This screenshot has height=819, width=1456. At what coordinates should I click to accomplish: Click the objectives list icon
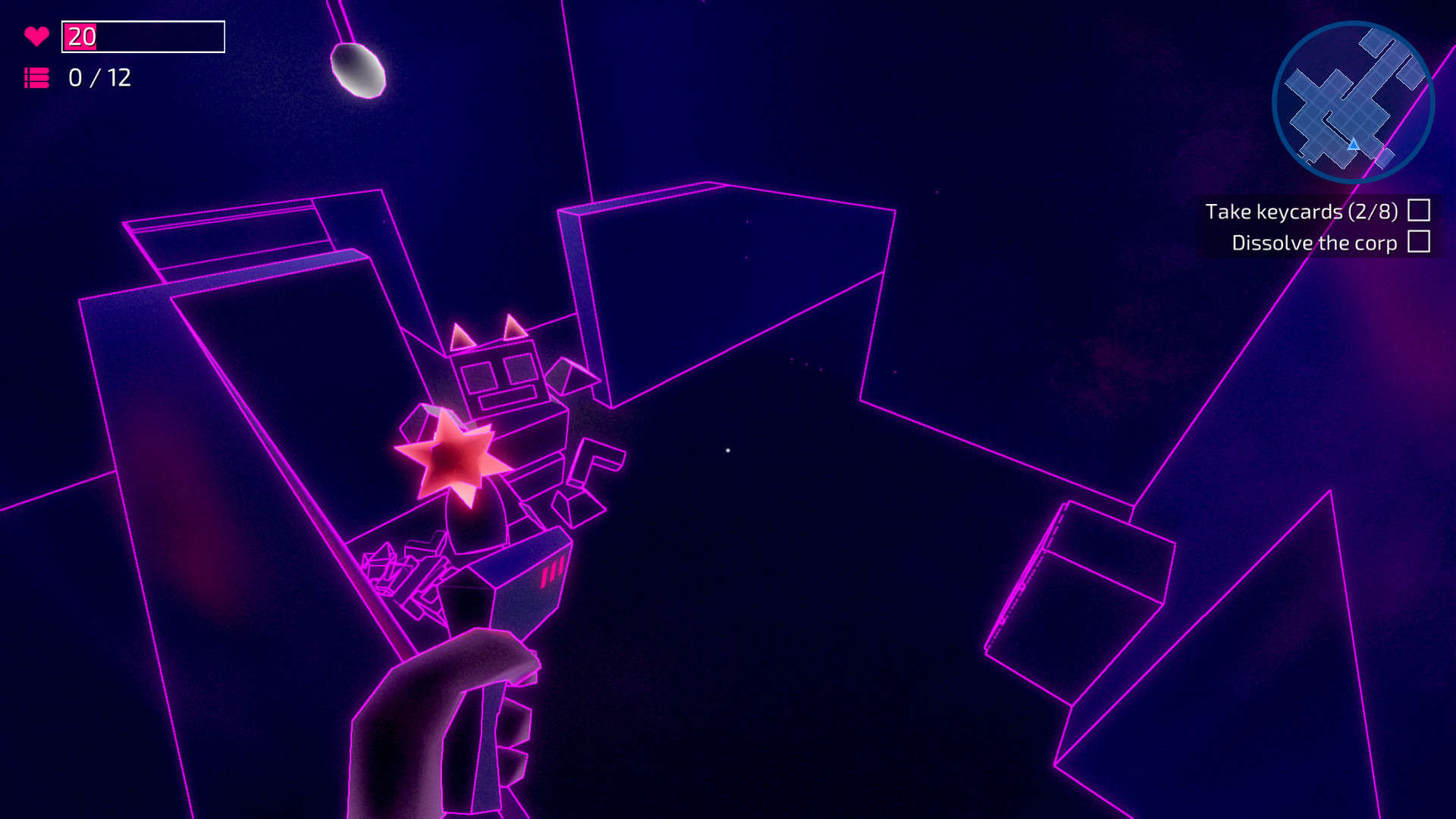coord(37,77)
